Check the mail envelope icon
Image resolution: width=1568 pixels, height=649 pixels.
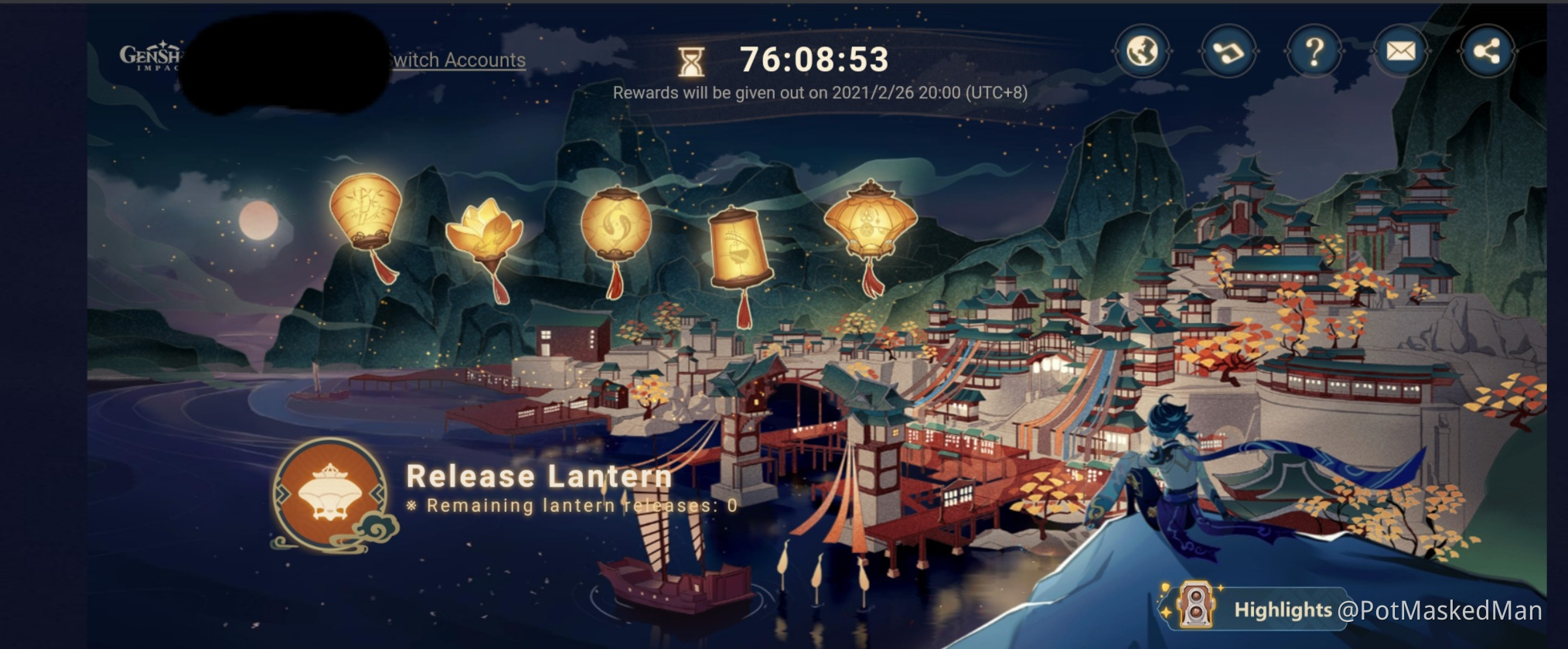point(1399,50)
